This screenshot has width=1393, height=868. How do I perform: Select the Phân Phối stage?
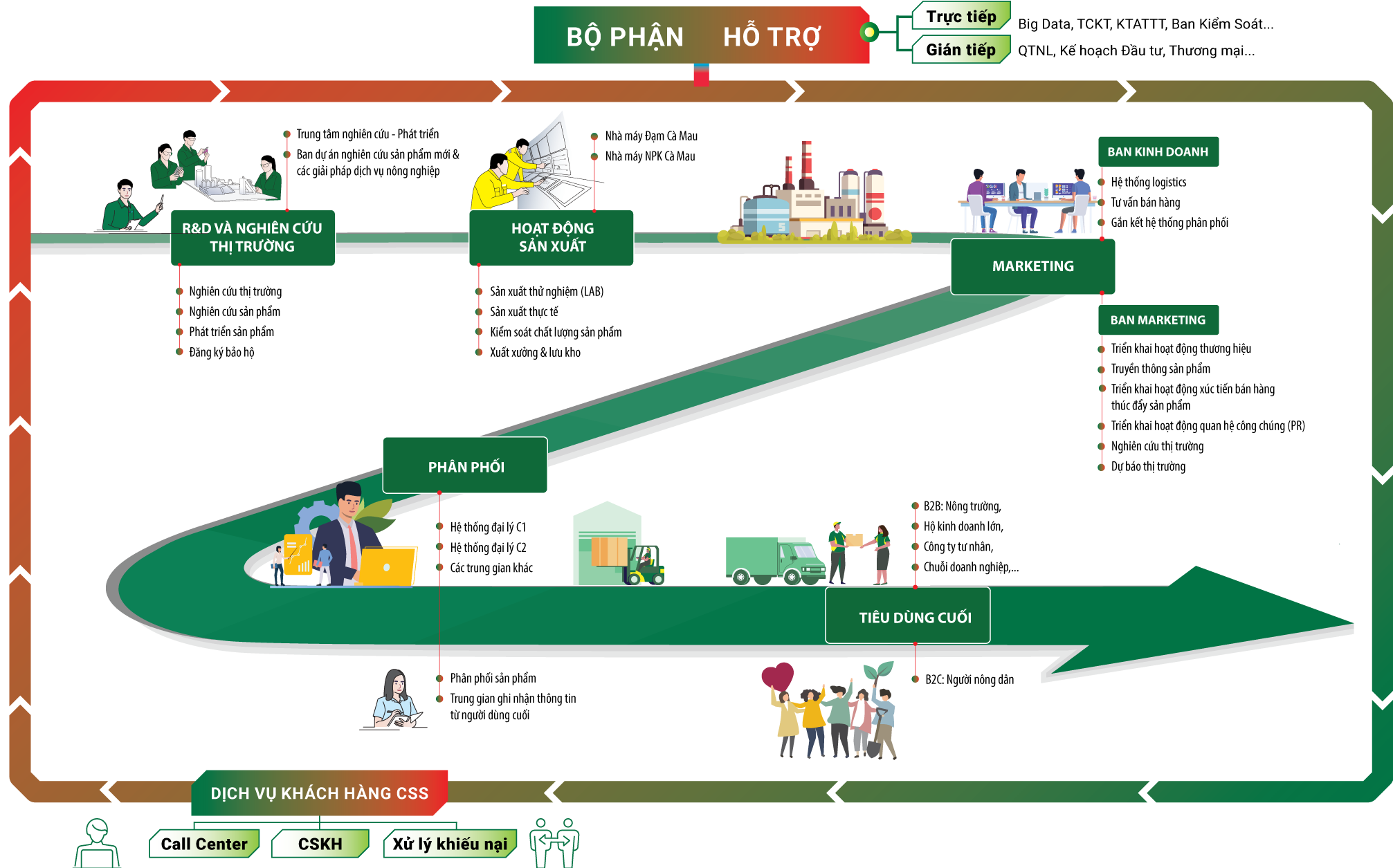pyautogui.click(x=465, y=466)
